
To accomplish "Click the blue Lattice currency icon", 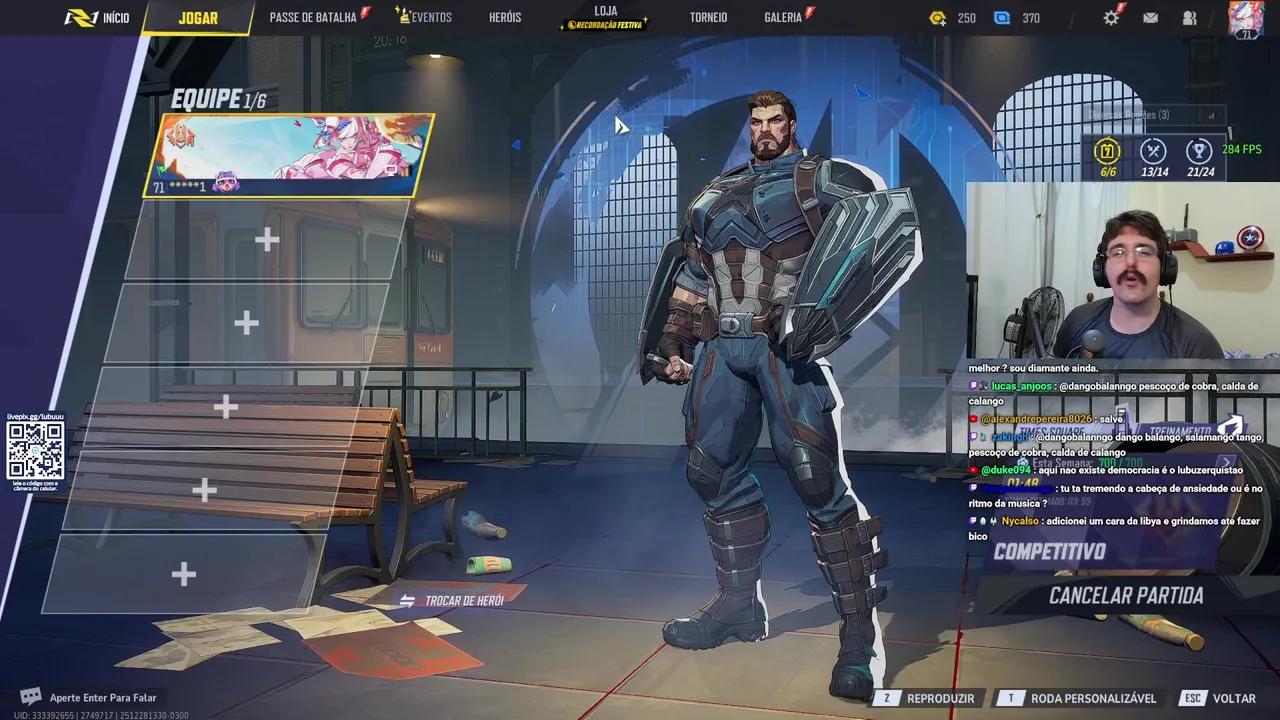I will [1003, 17].
